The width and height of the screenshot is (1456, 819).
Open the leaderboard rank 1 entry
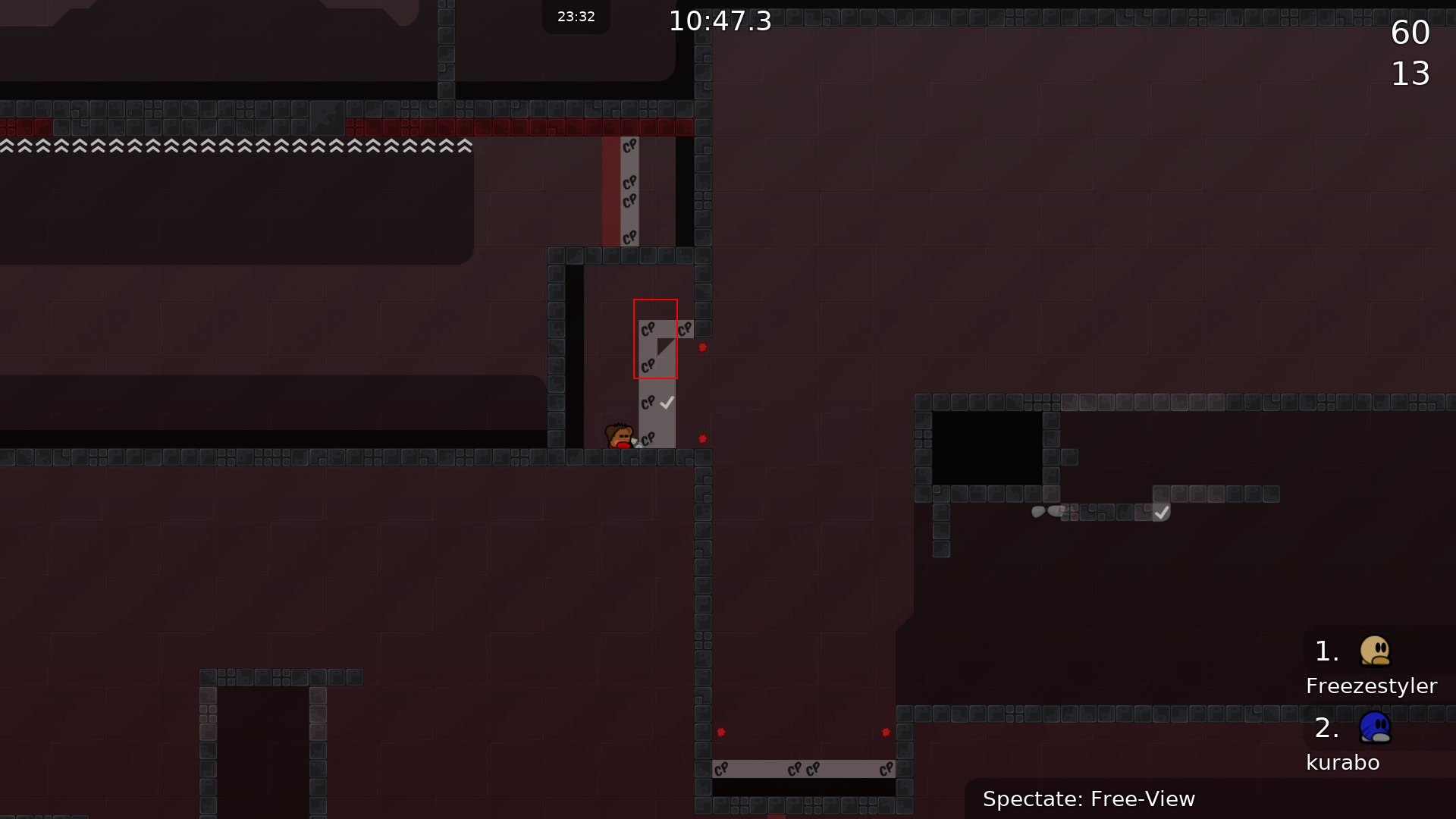click(x=1325, y=651)
